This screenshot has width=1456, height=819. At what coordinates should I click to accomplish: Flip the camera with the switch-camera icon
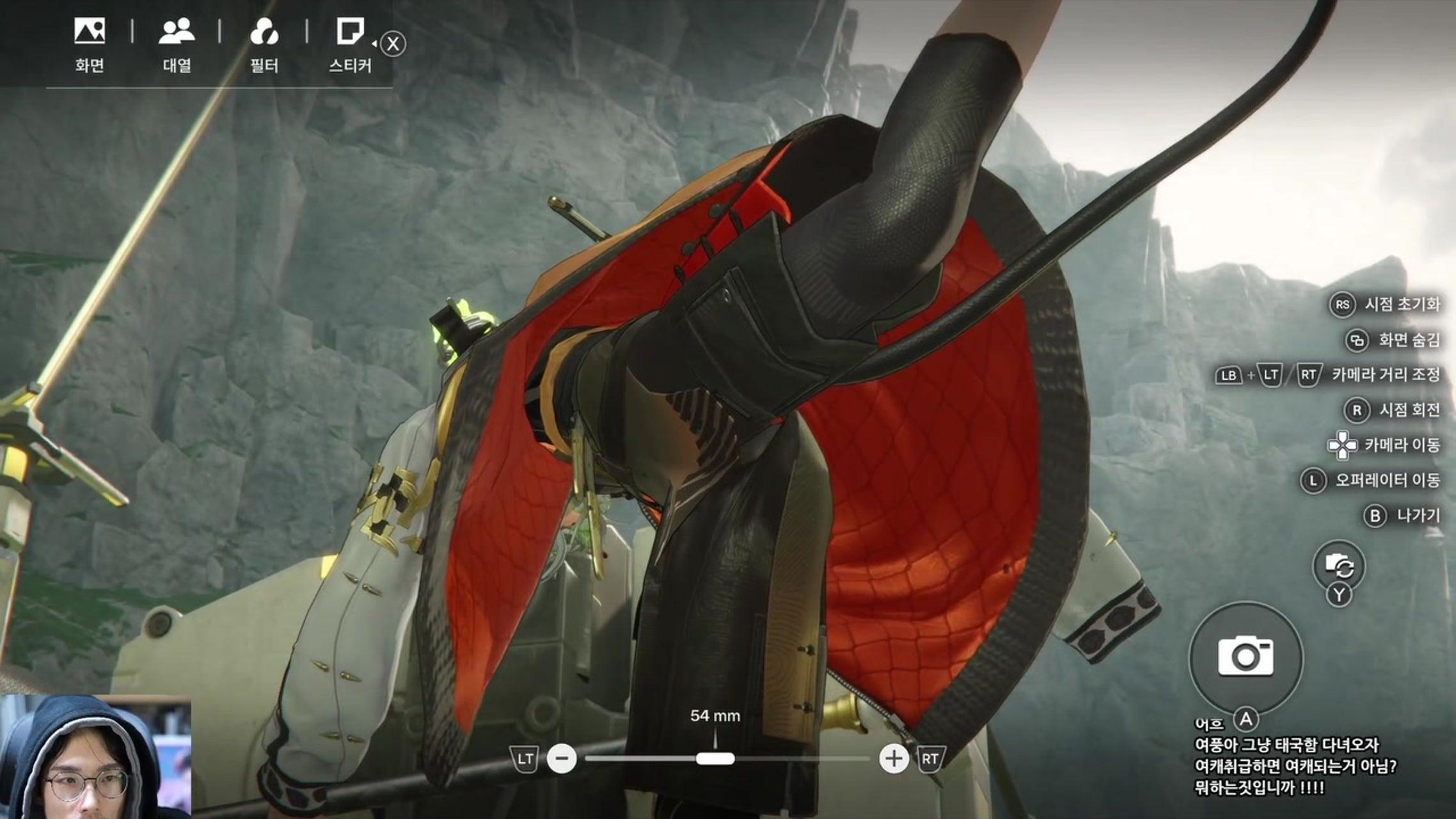click(x=1338, y=566)
